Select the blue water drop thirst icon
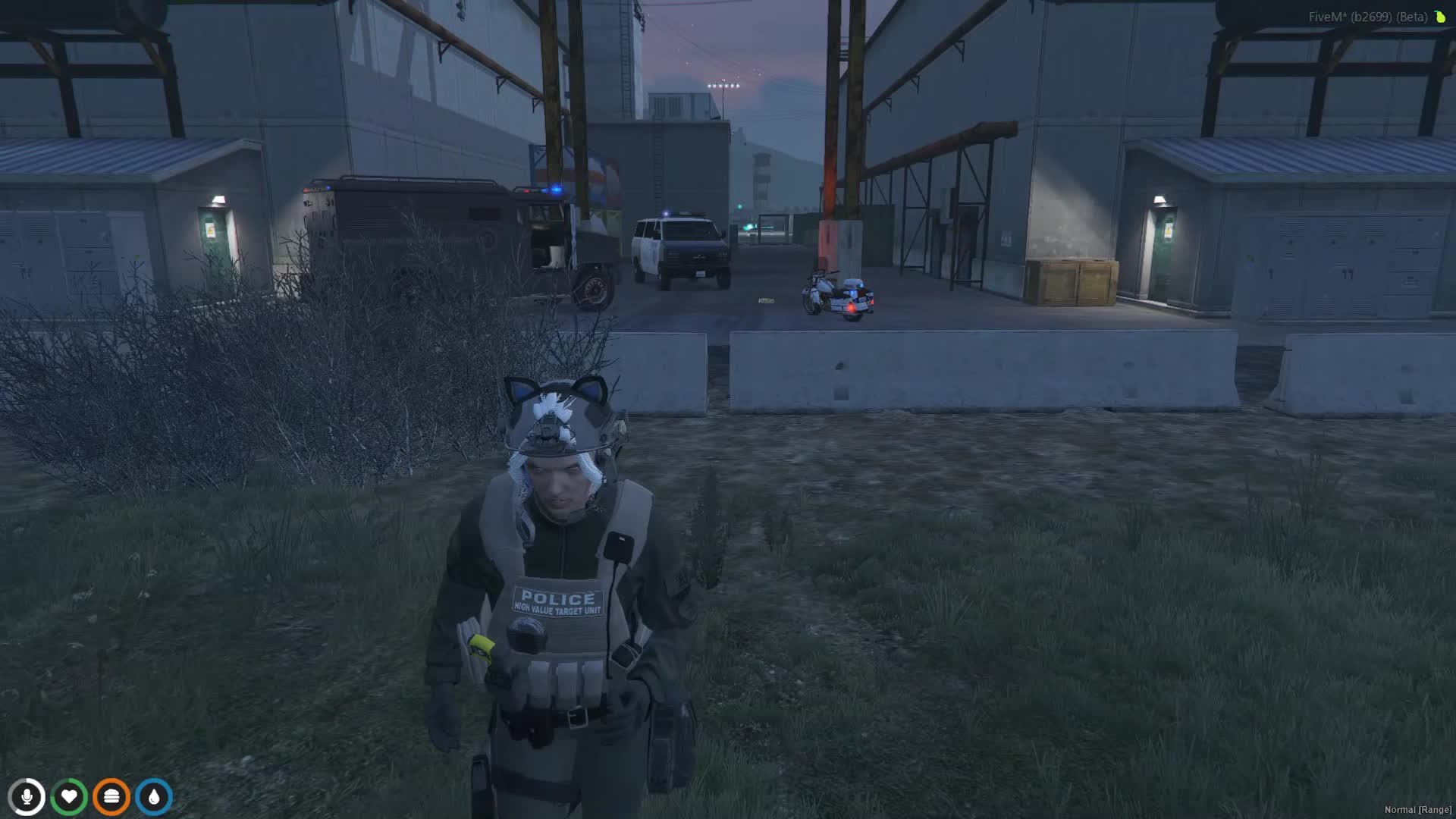Image resolution: width=1456 pixels, height=819 pixels. click(154, 797)
